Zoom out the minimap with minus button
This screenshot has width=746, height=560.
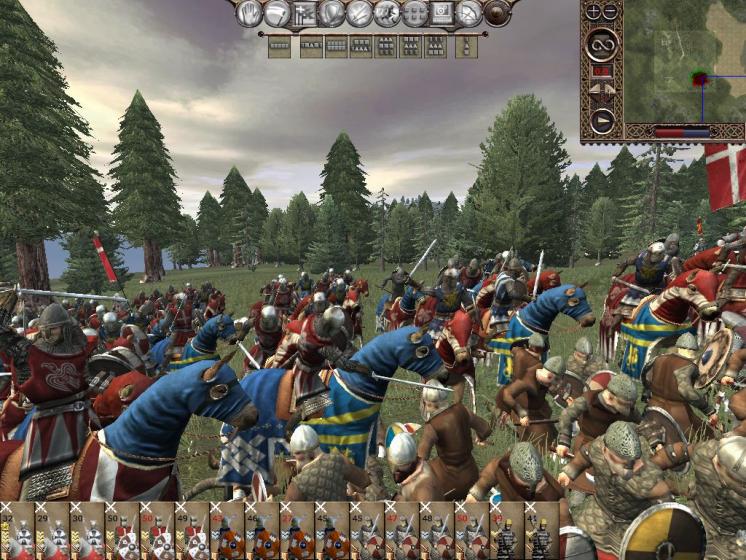click(609, 12)
